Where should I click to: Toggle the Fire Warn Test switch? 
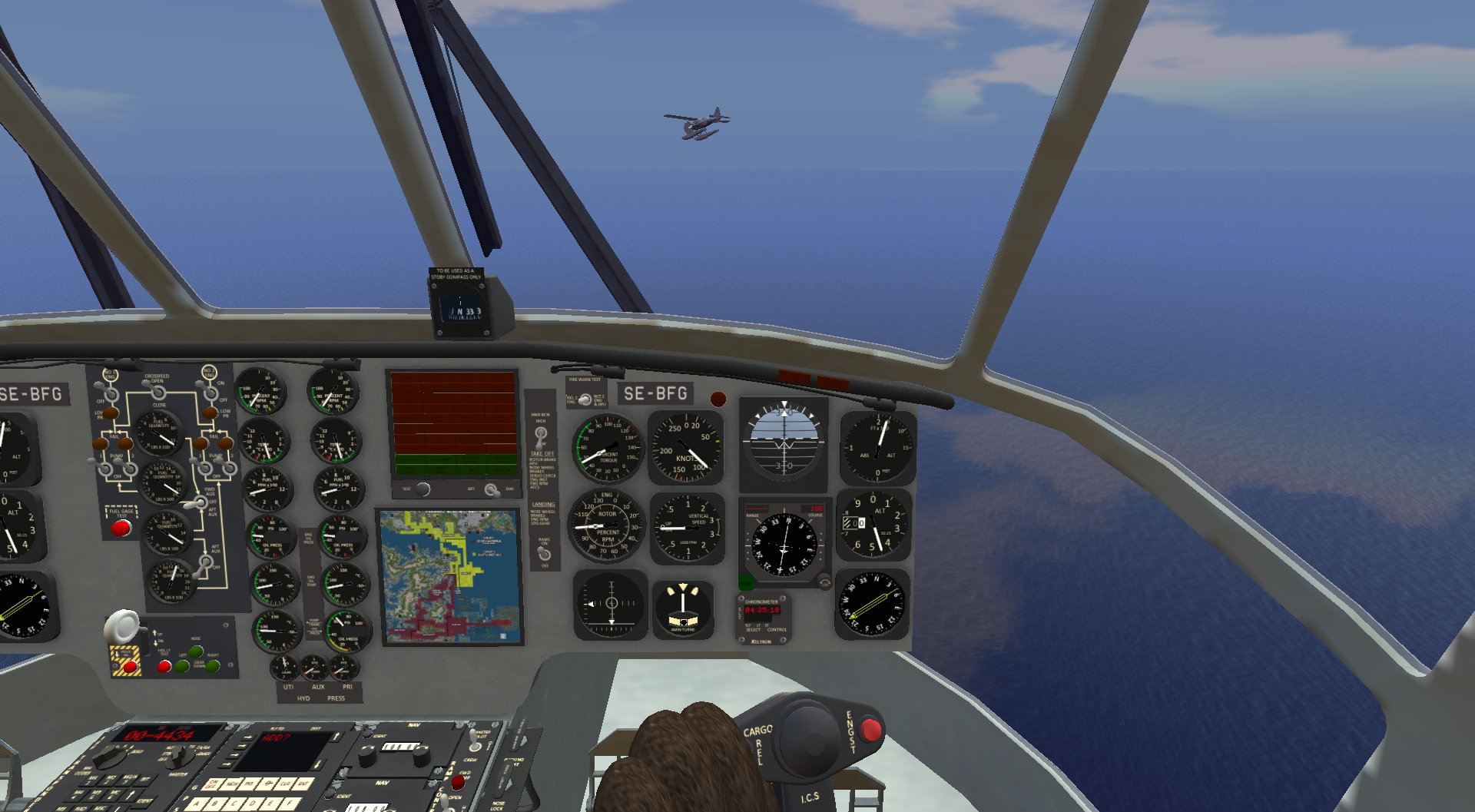pyautogui.click(x=585, y=399)
